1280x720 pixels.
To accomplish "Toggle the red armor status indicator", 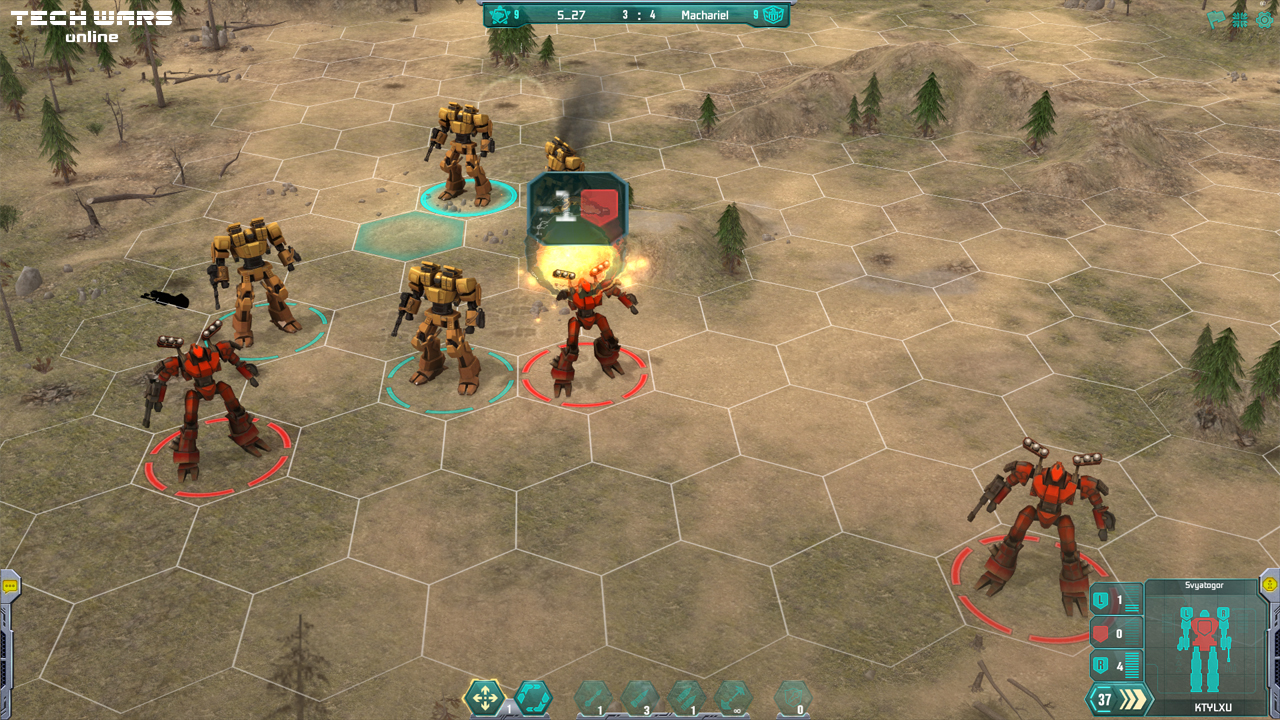I will point(1099,633).
